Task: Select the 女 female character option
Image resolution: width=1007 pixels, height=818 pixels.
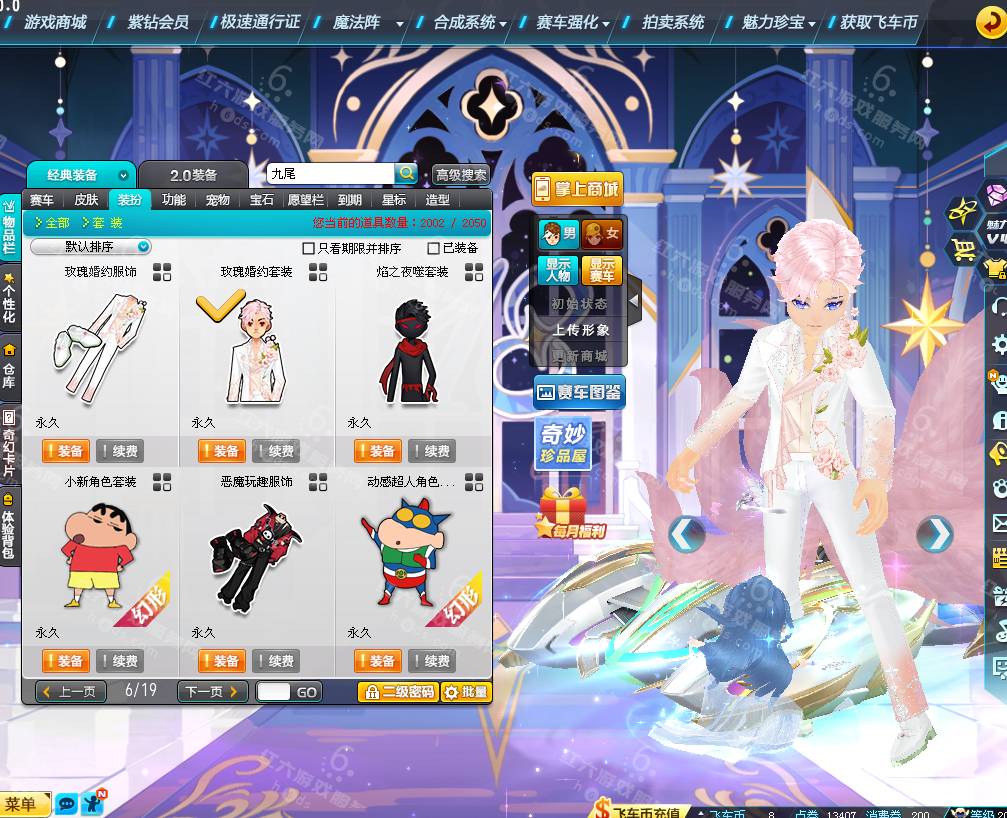Action: tap(602, 235)
